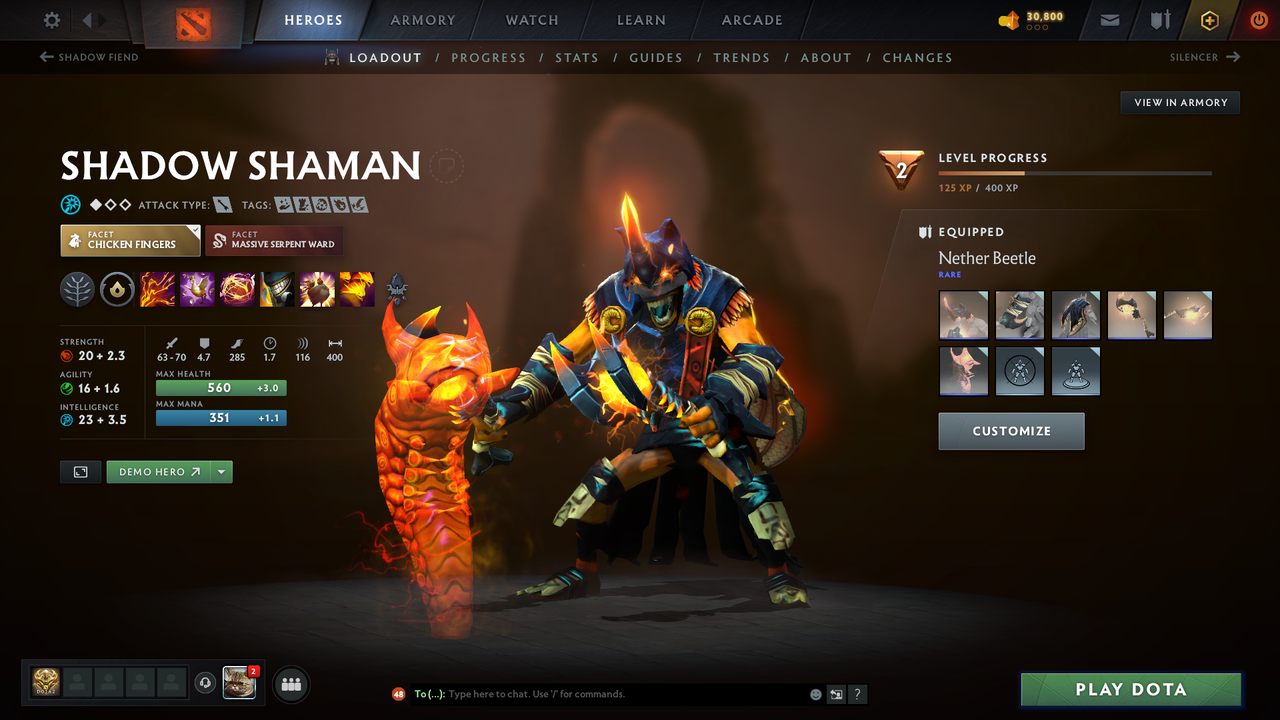The image size is (1280, 720).
Task: Switch to the HEROES tab
Action: (x=313, y=19)
